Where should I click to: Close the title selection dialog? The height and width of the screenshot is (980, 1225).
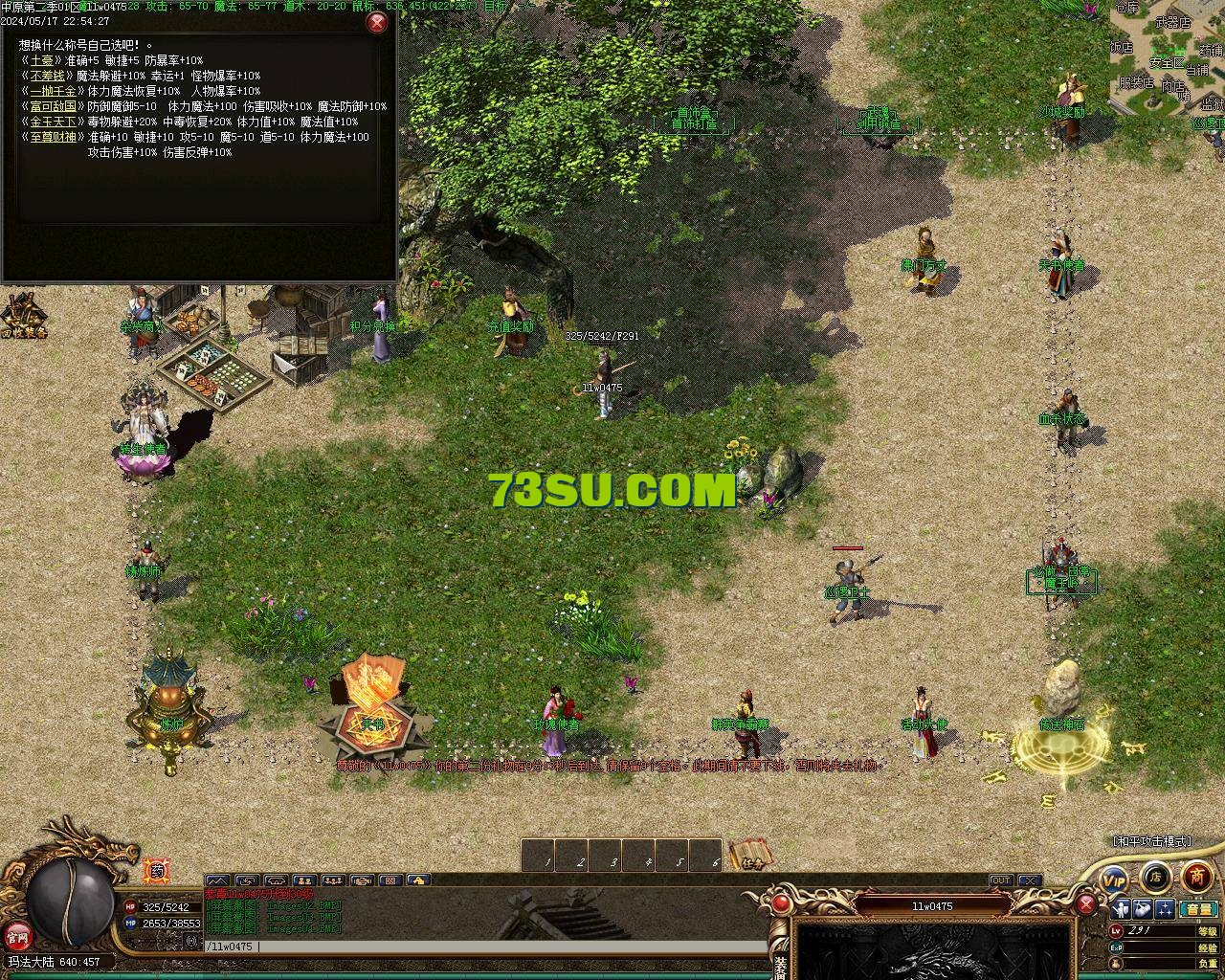[x=378, y=22]
